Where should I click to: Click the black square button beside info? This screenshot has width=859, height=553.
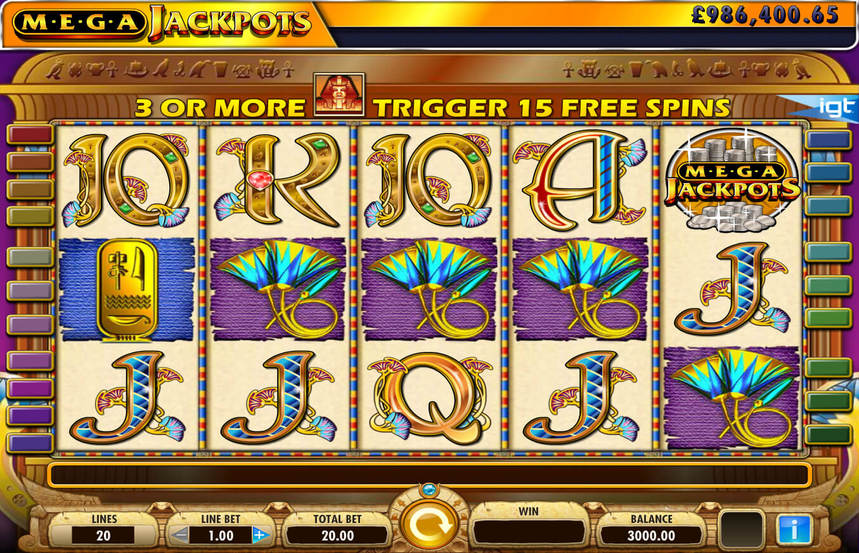pyautogui.click(x=742, y=529)
